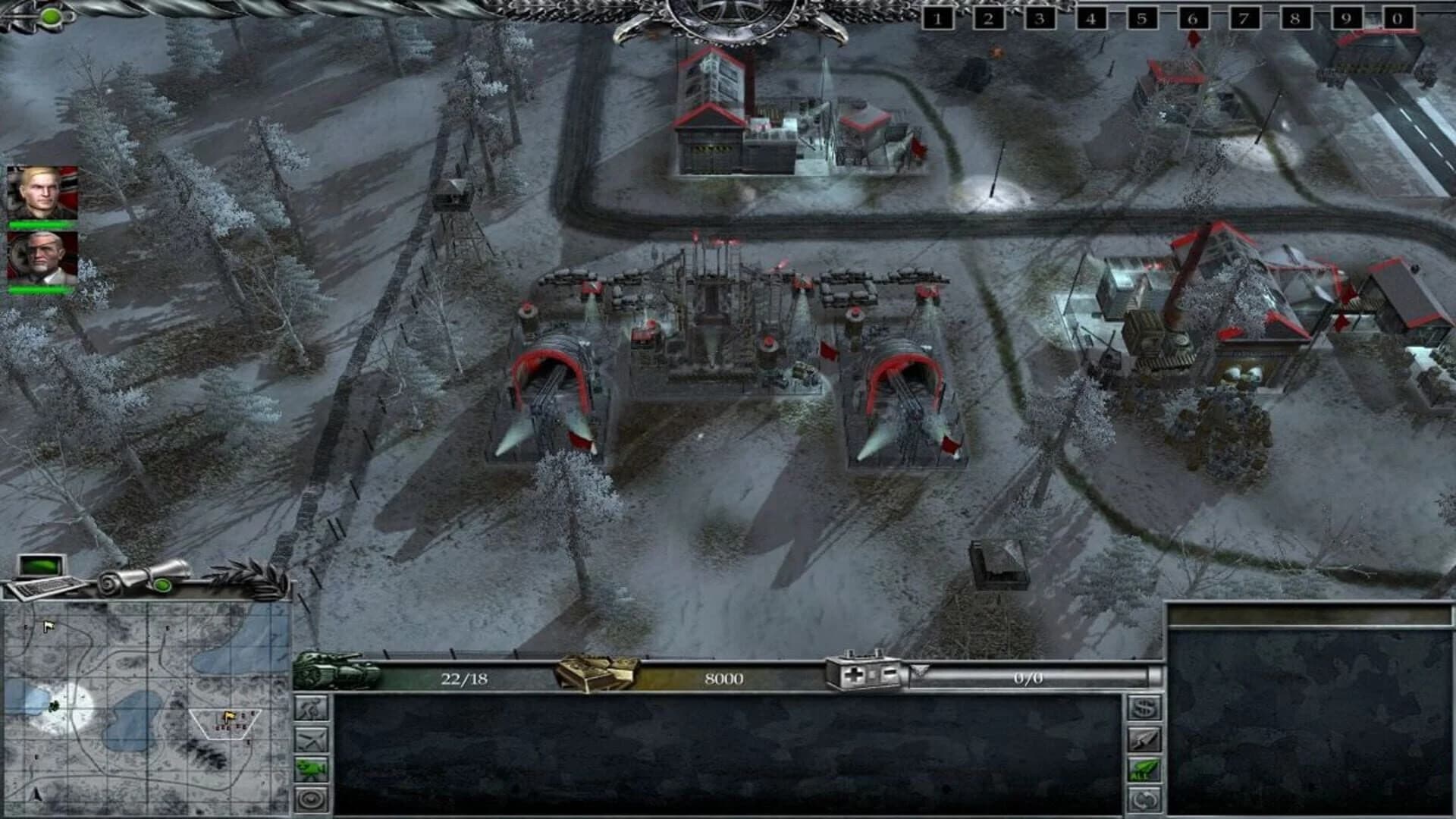The height and width of the screenshot is (819, 1456).
Task: Open the eye/visibility icon at the panel's bottom left
Action: click(311, 796)
